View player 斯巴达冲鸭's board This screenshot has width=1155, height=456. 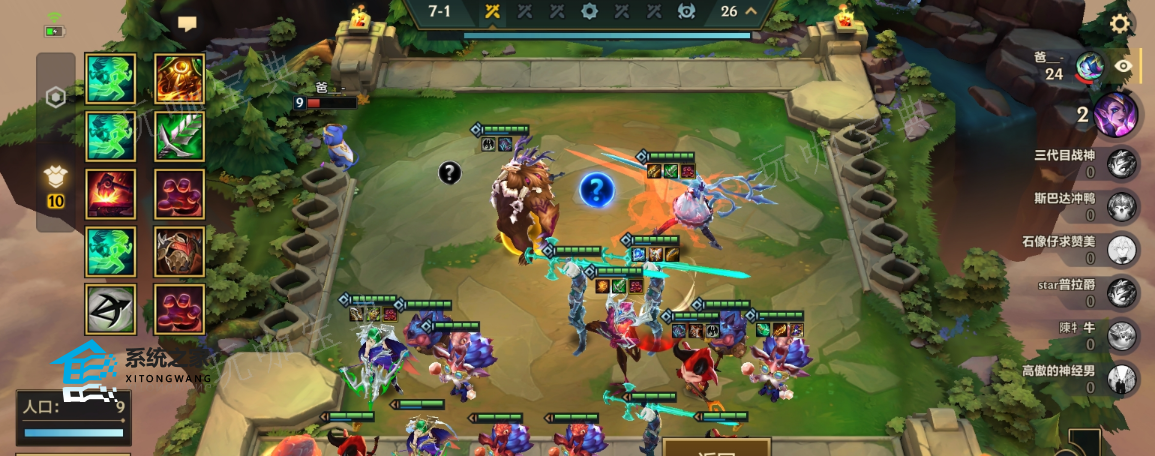click(1122, 206)
